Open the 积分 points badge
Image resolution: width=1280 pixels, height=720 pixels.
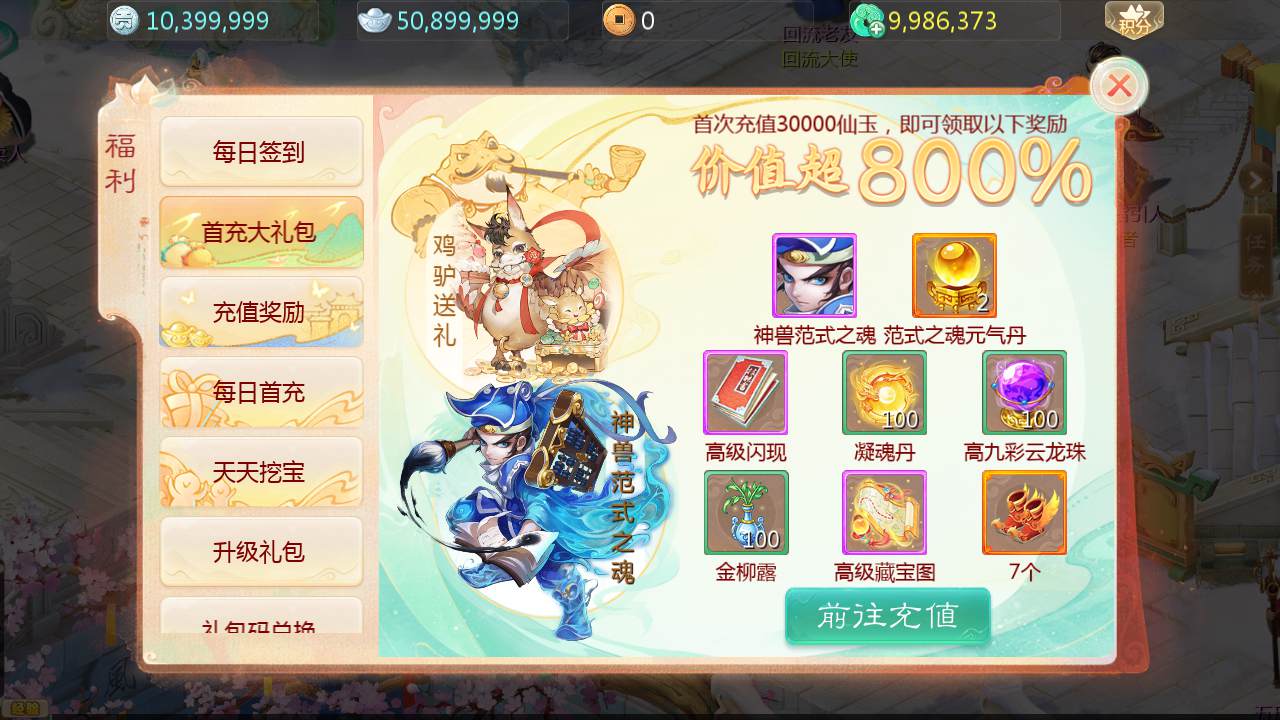point(1133,20)
